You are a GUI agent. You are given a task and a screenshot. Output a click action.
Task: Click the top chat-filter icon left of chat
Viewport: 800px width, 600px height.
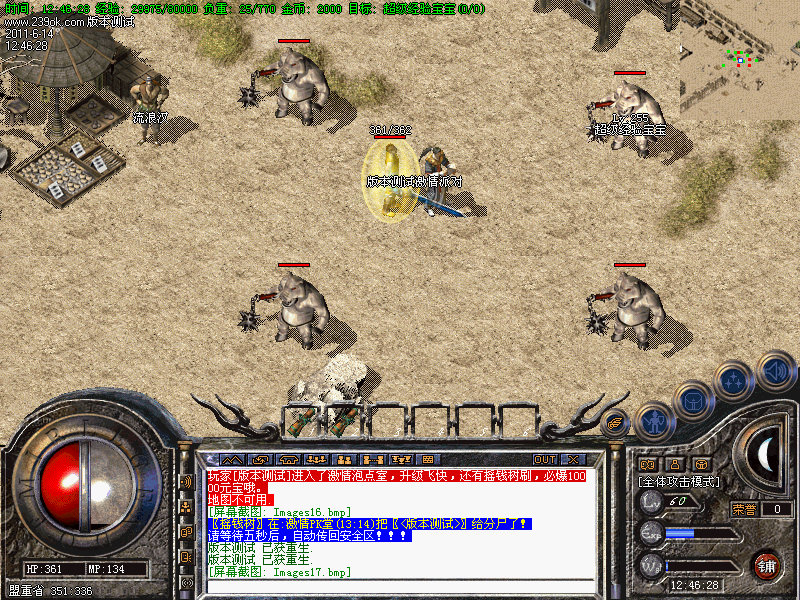186,481
